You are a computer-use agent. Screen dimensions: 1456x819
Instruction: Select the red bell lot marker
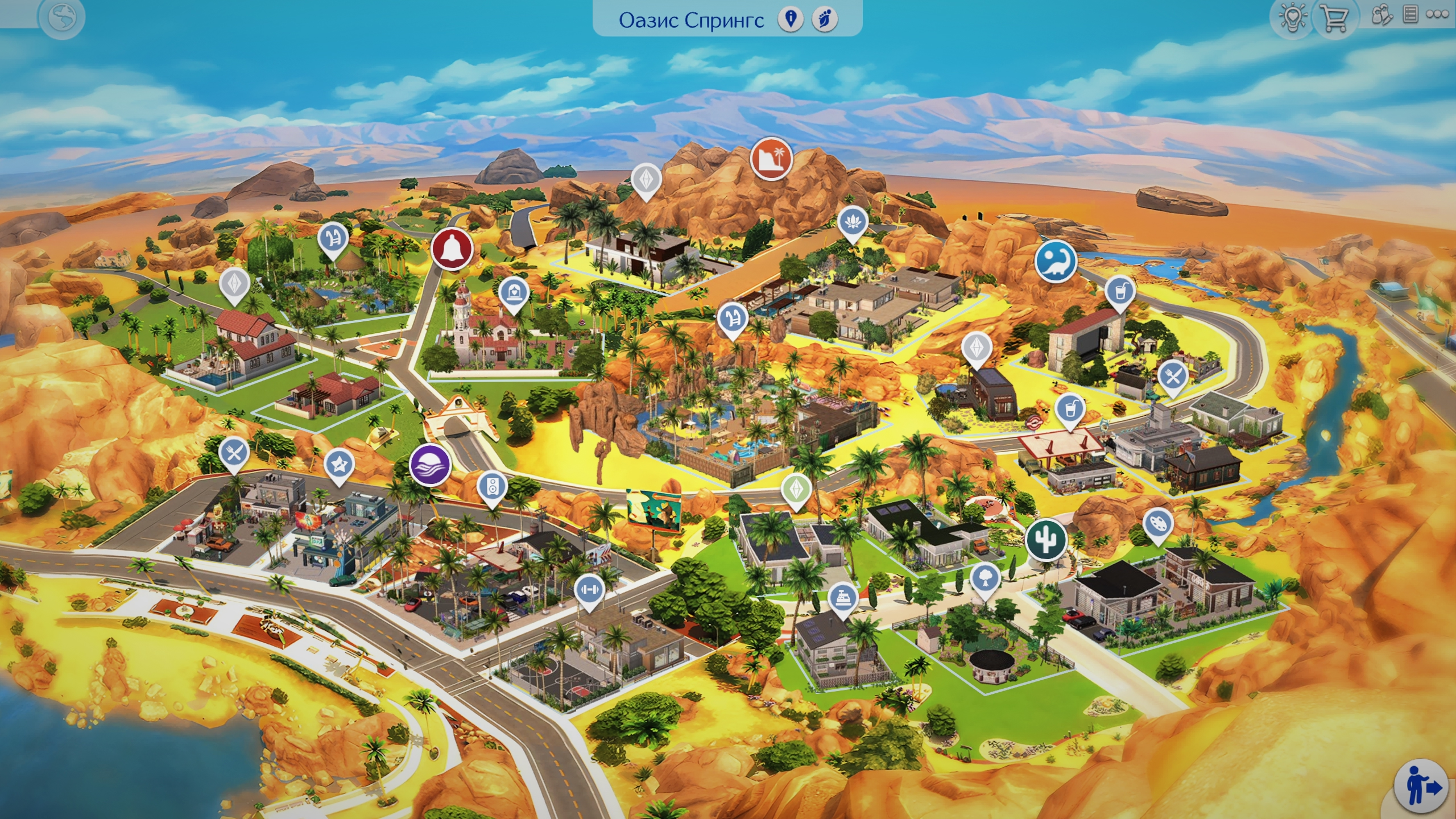(x=452, y=249)
